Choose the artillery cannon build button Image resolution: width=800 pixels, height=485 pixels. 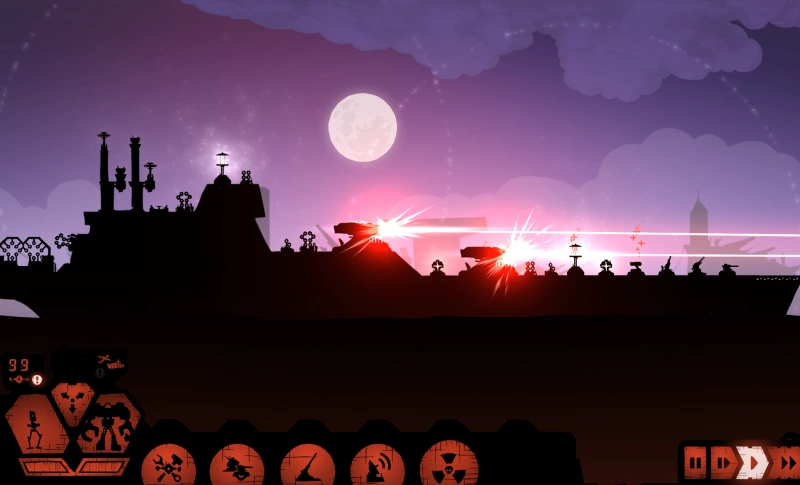pyautogui.click(x=307, y=466)
